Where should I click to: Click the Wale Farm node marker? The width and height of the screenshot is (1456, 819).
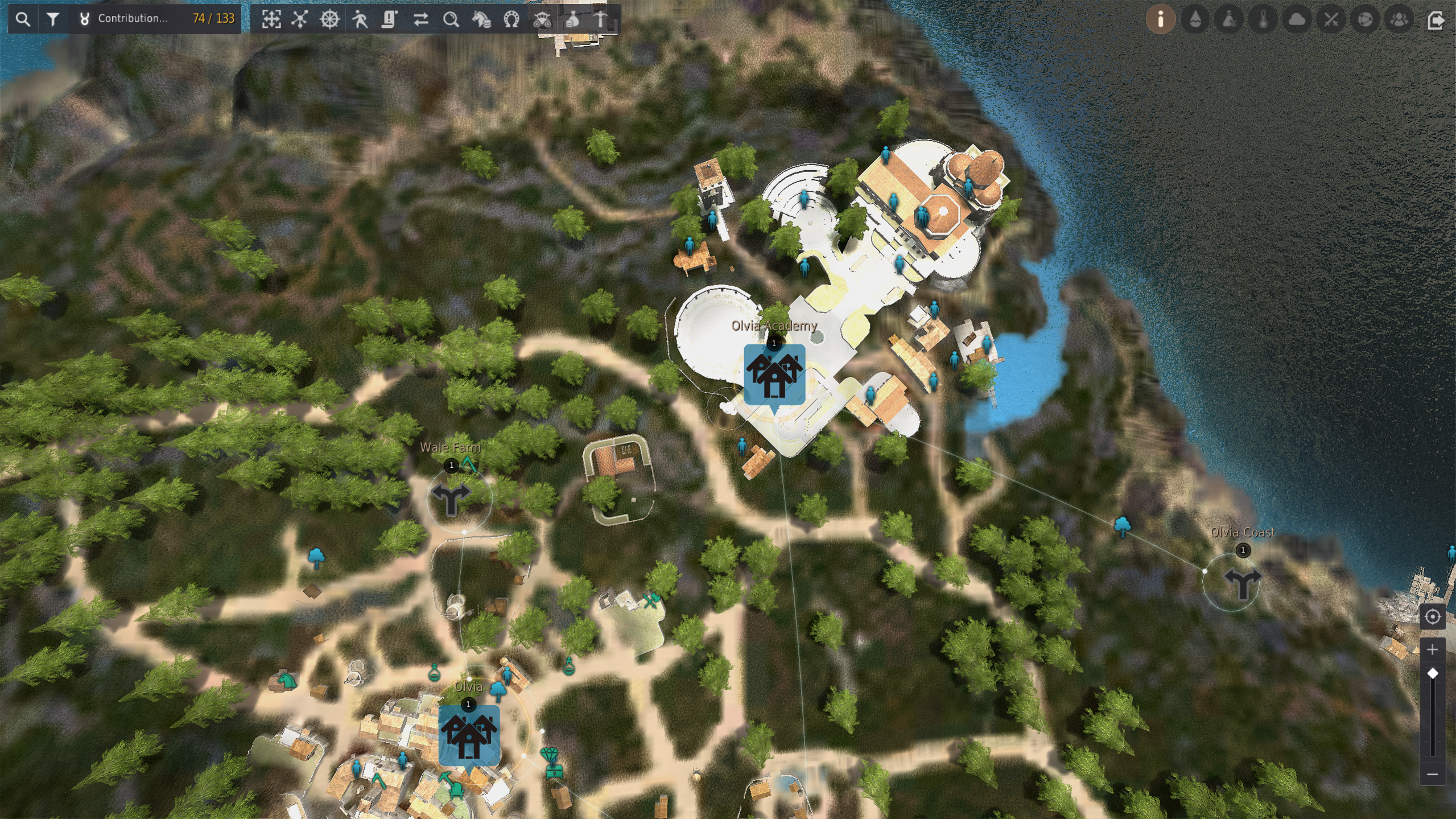click(x=451, y=499)
